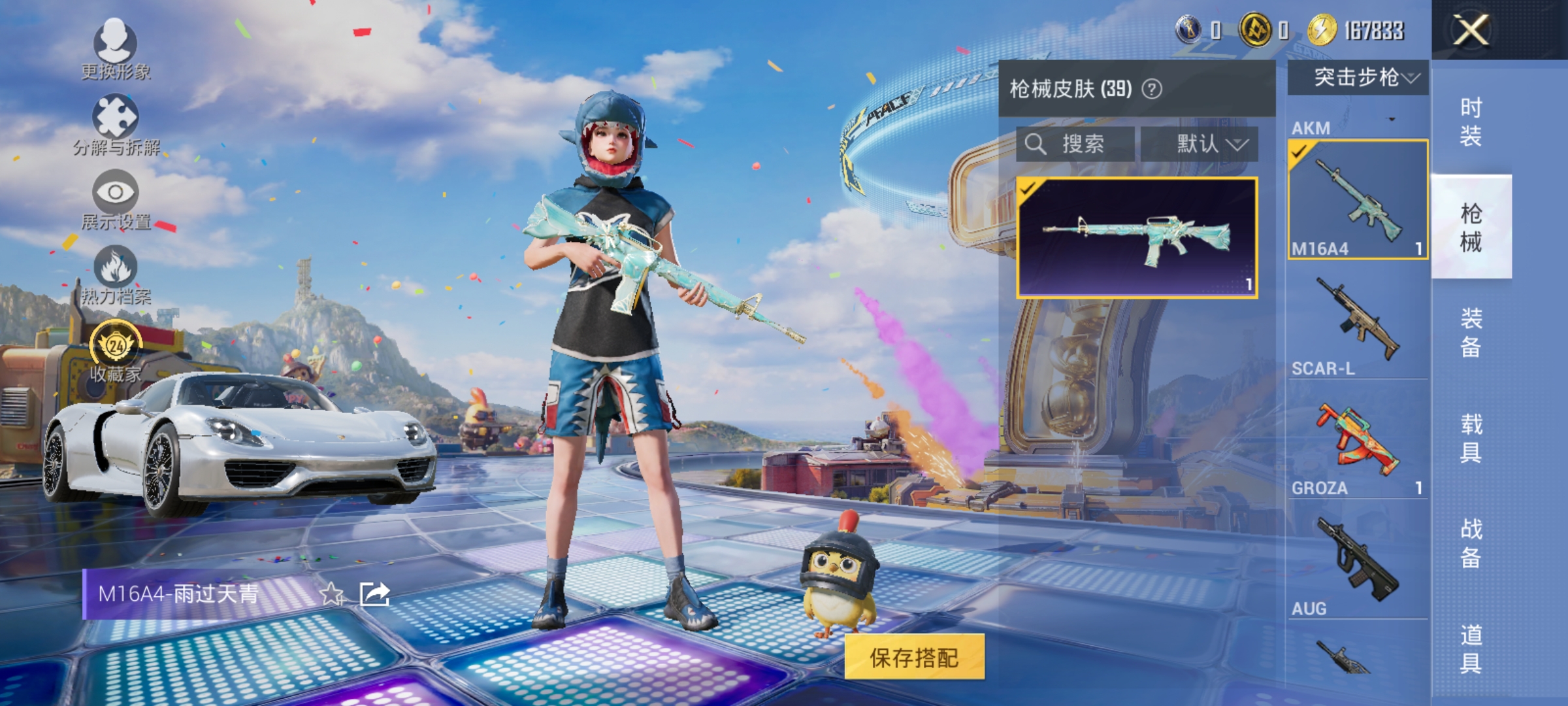Tap the search magnifier in 枪械皮肤 panel

[x=1037, y=144]
